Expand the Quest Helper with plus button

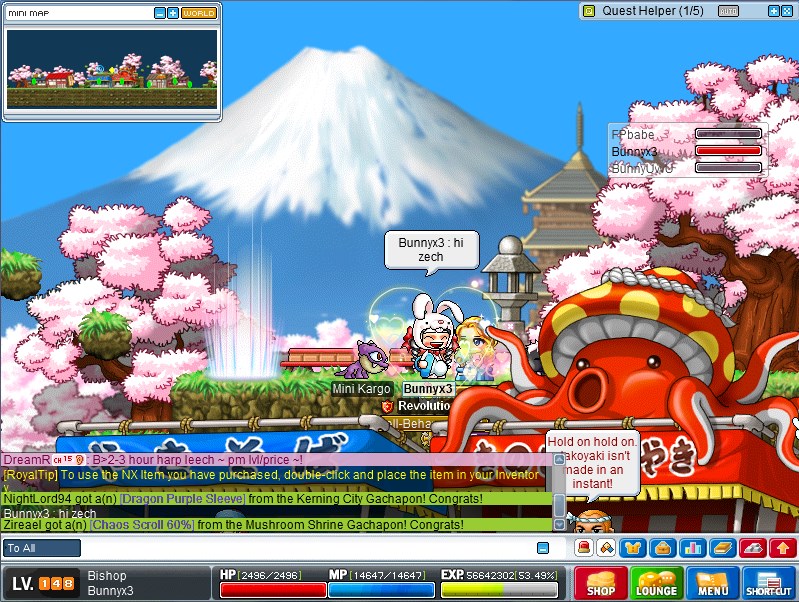coord(773,11)
